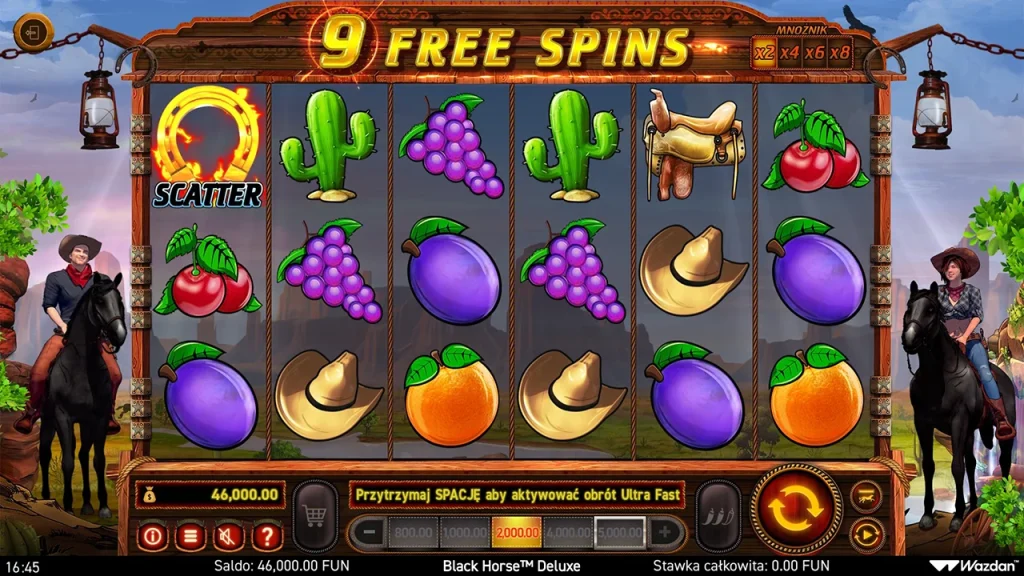
Task: Exit the game via the door icon
Action: click(x=33, y=32)
